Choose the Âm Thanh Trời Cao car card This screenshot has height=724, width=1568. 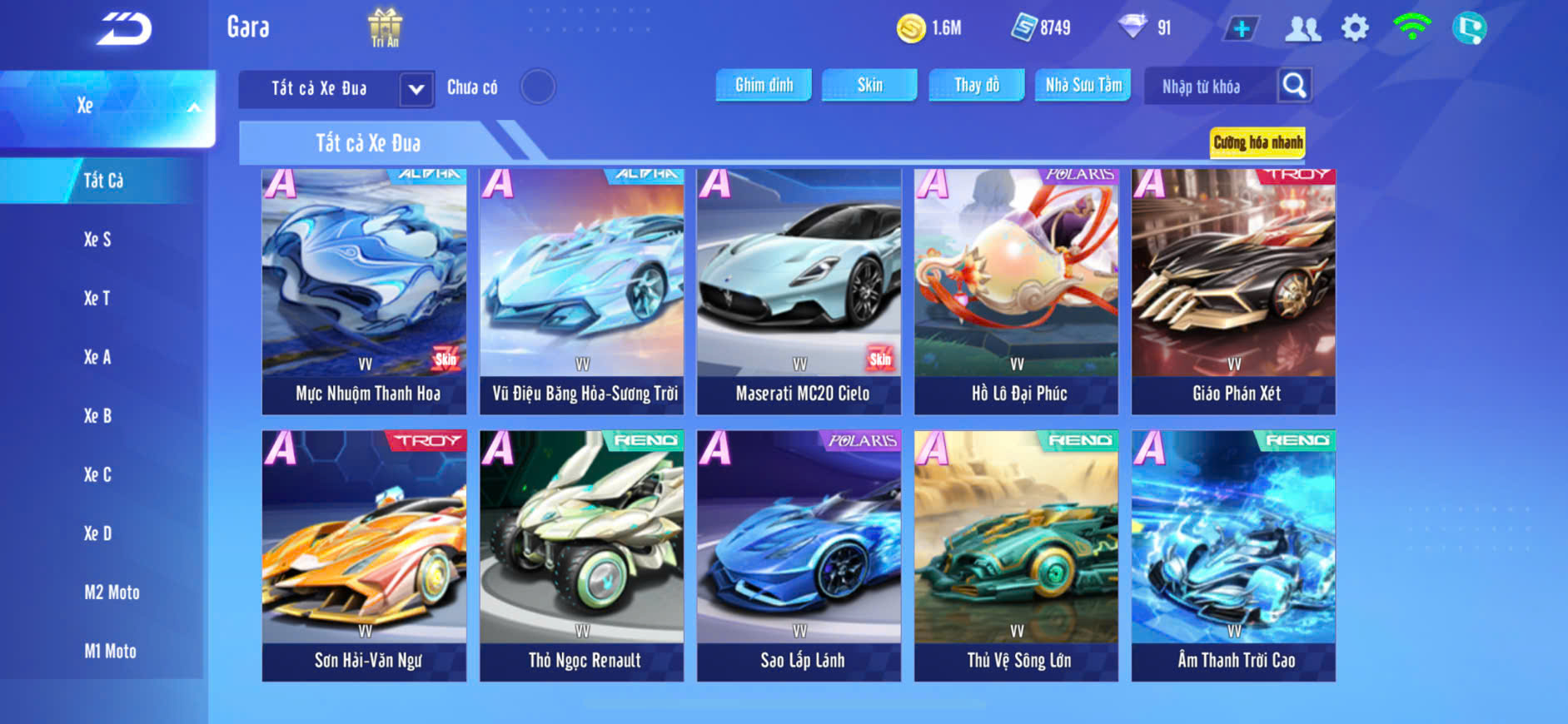click(1233, 555)
